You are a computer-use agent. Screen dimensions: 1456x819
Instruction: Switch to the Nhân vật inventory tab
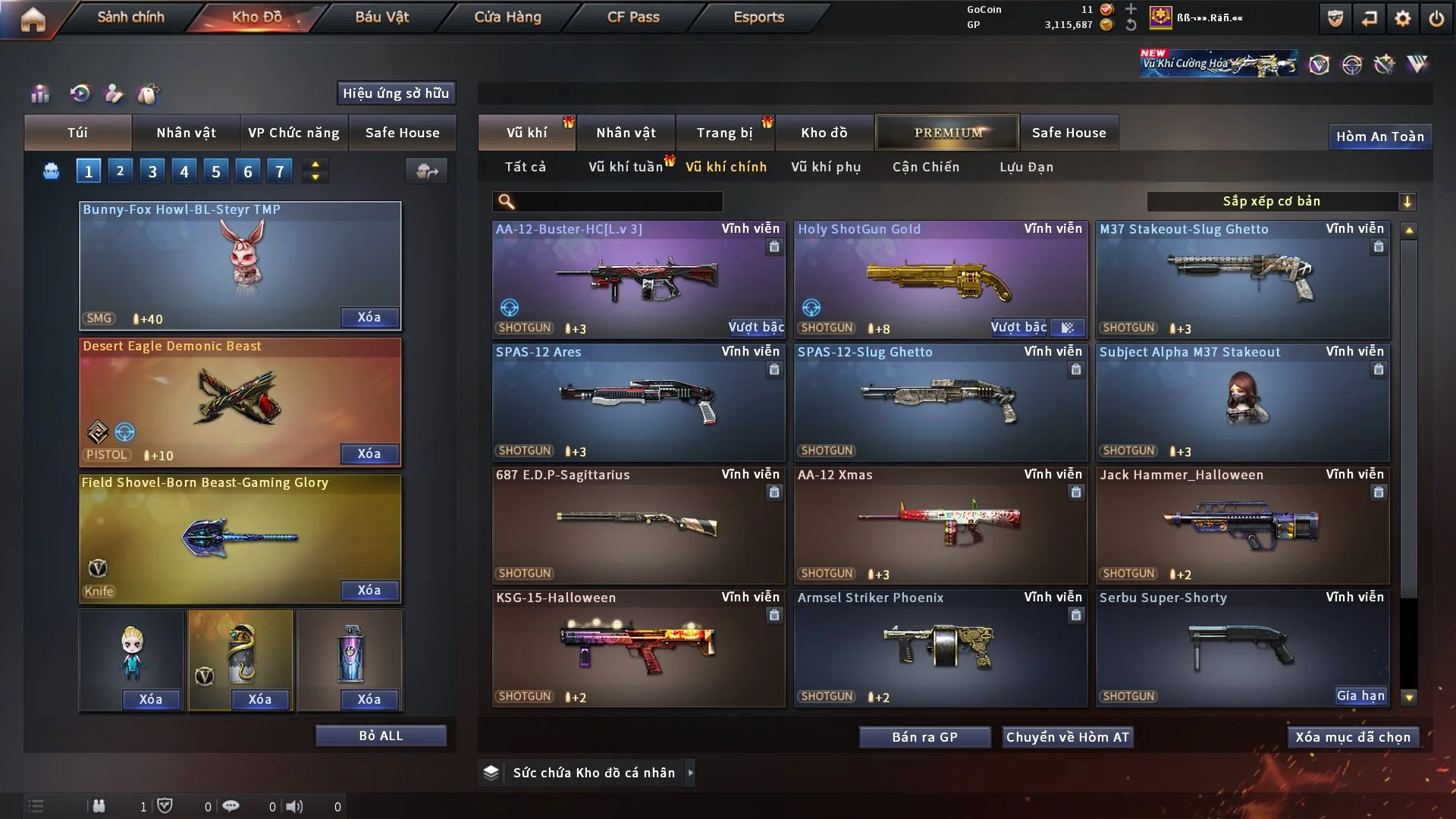point(625,133)
